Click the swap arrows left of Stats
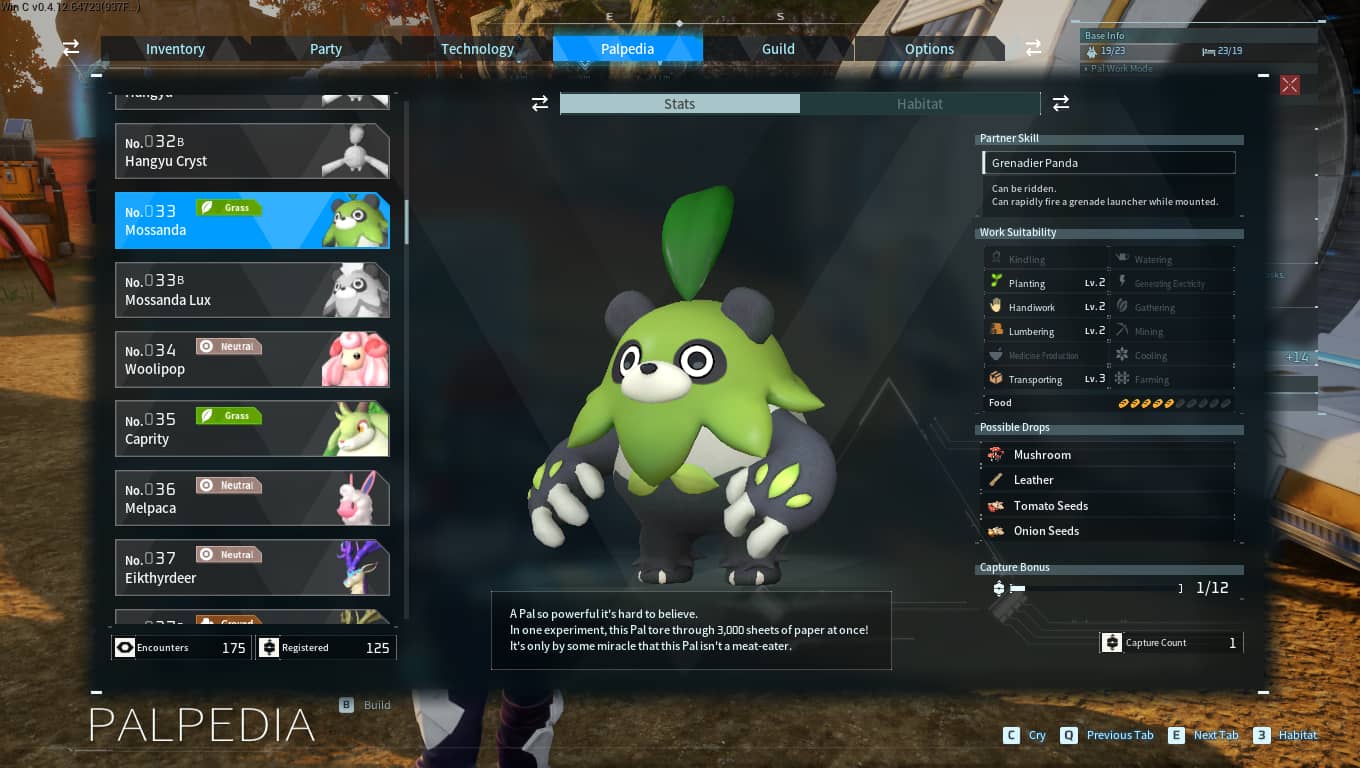 click(540, 103)
